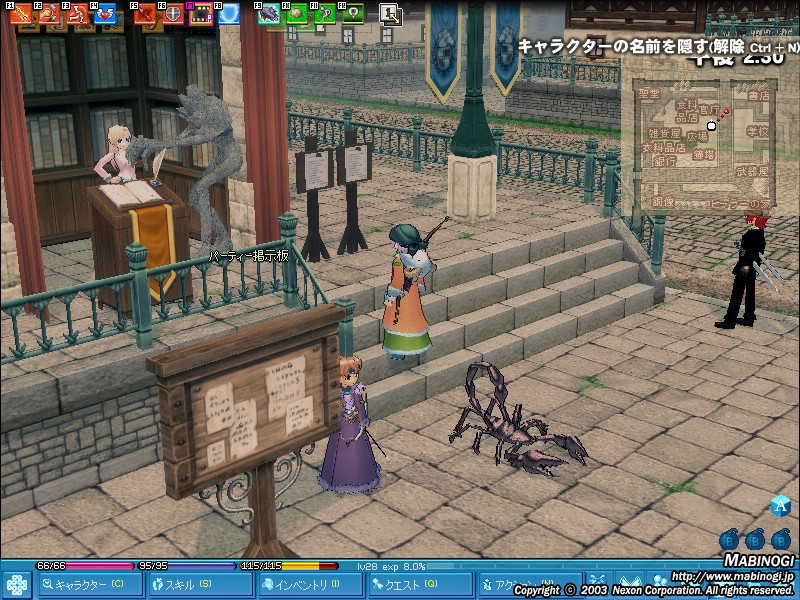Viewport: 800px width, 600px height.
Task: Activate the F8 blue shield skill
Action: tap(230, 14)
